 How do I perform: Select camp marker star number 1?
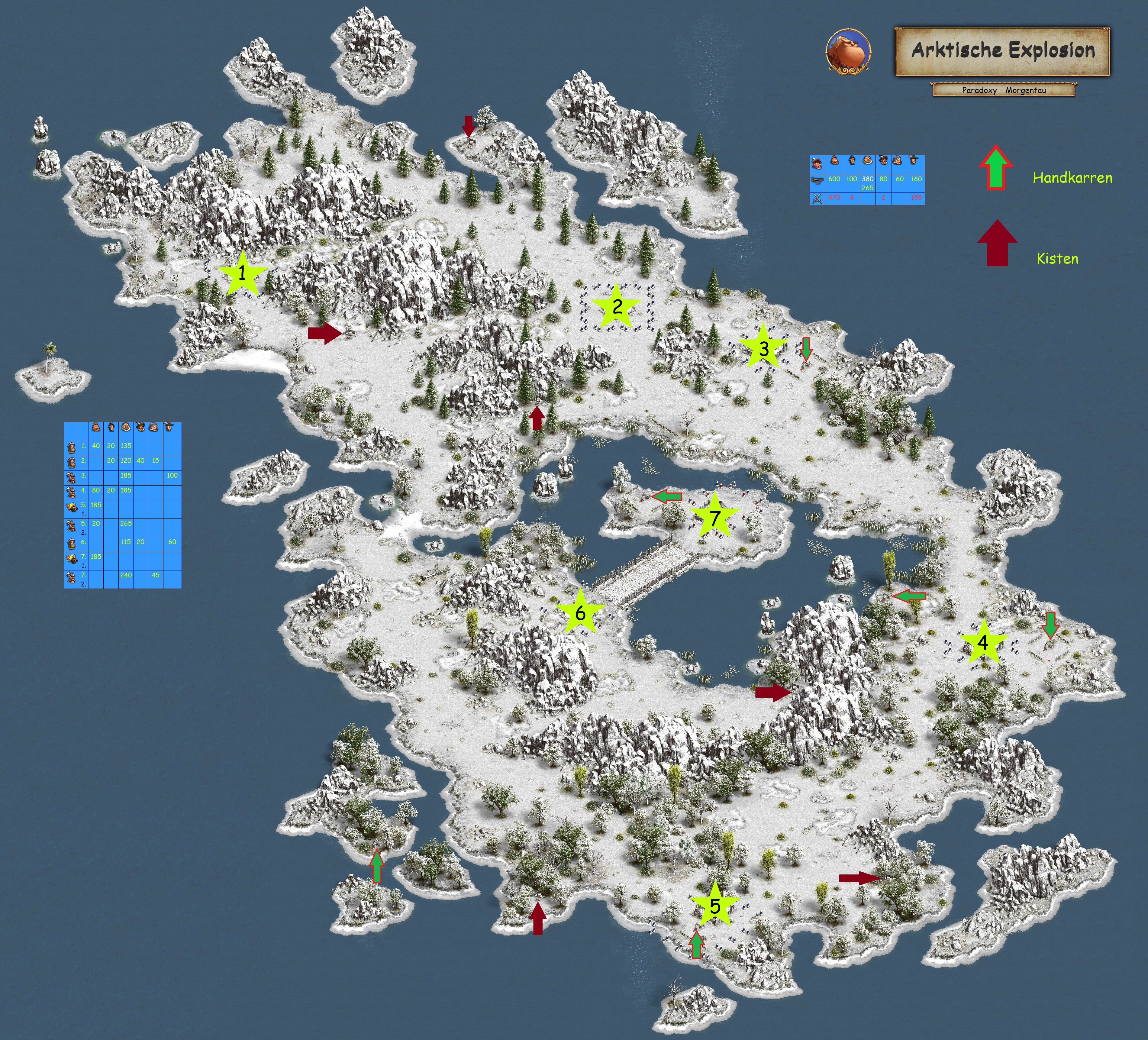[242, 274]
